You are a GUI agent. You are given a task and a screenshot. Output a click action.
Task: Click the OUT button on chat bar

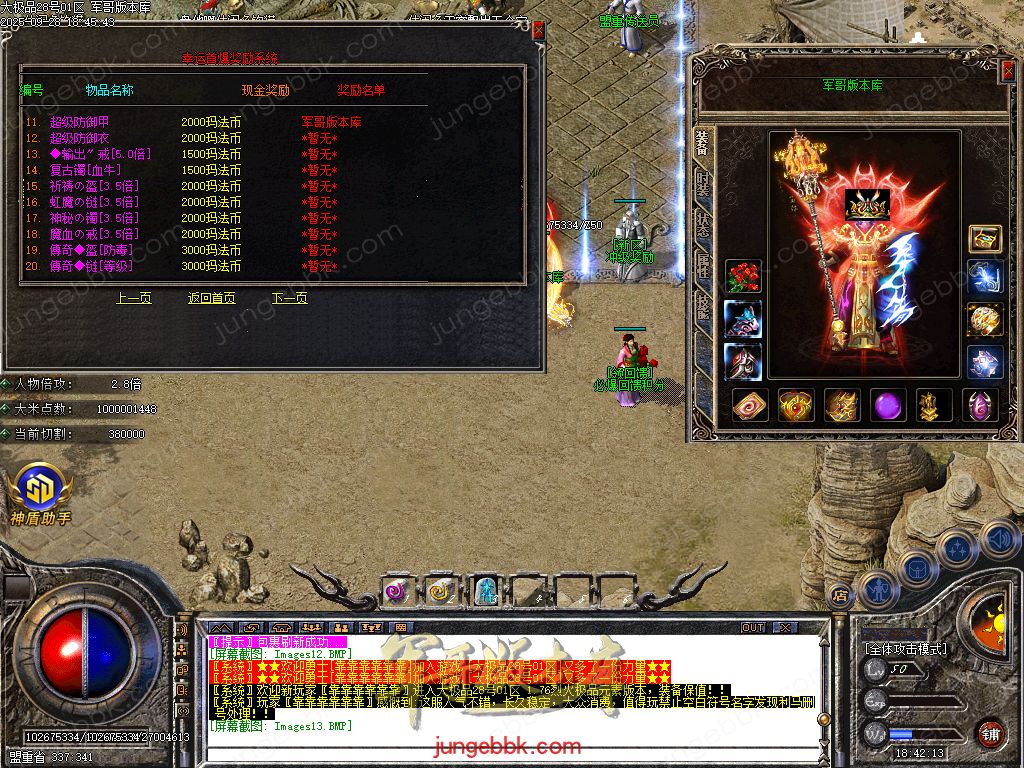pyautogui.click(x=753, y=627)
